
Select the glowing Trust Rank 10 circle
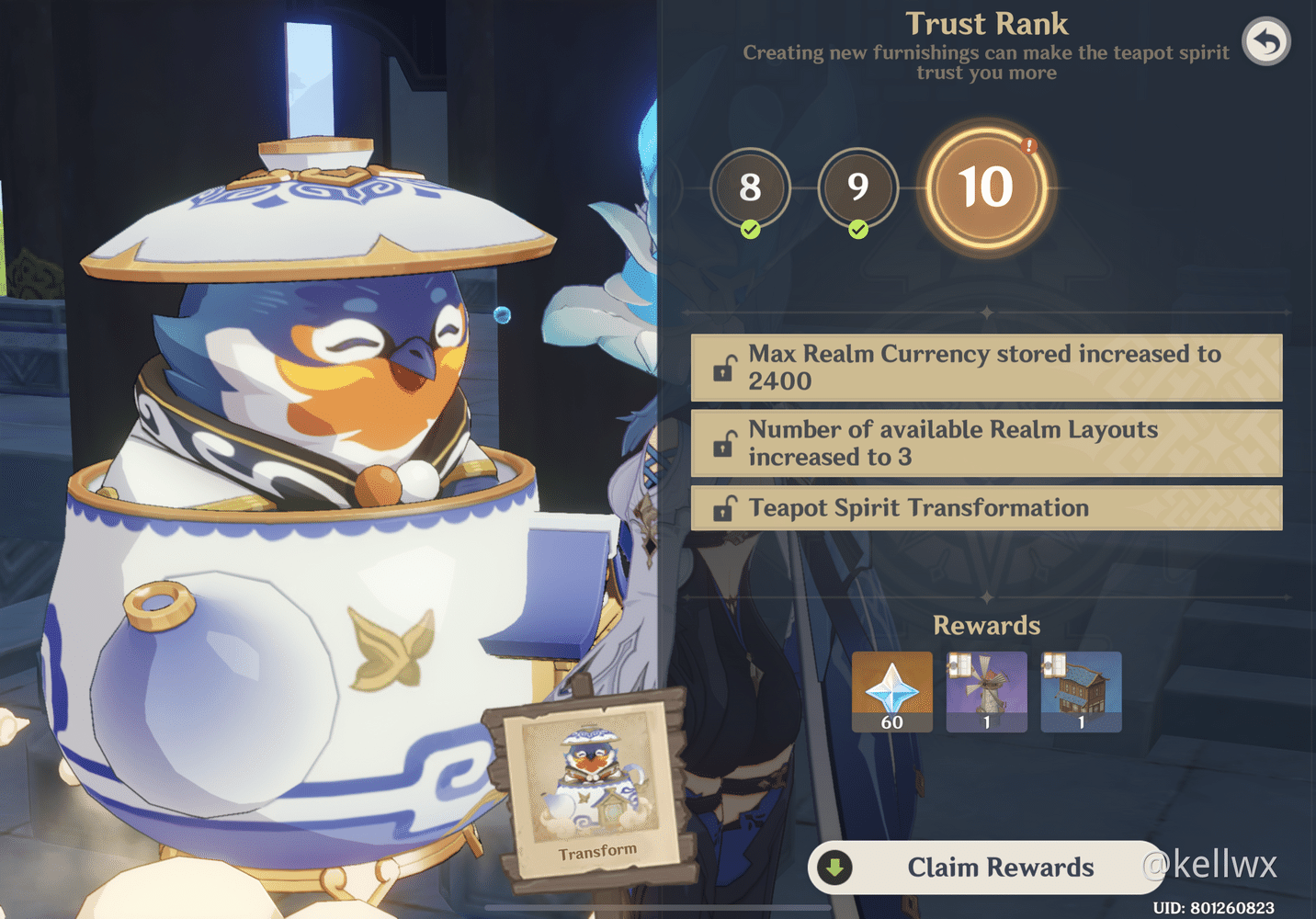987,187
